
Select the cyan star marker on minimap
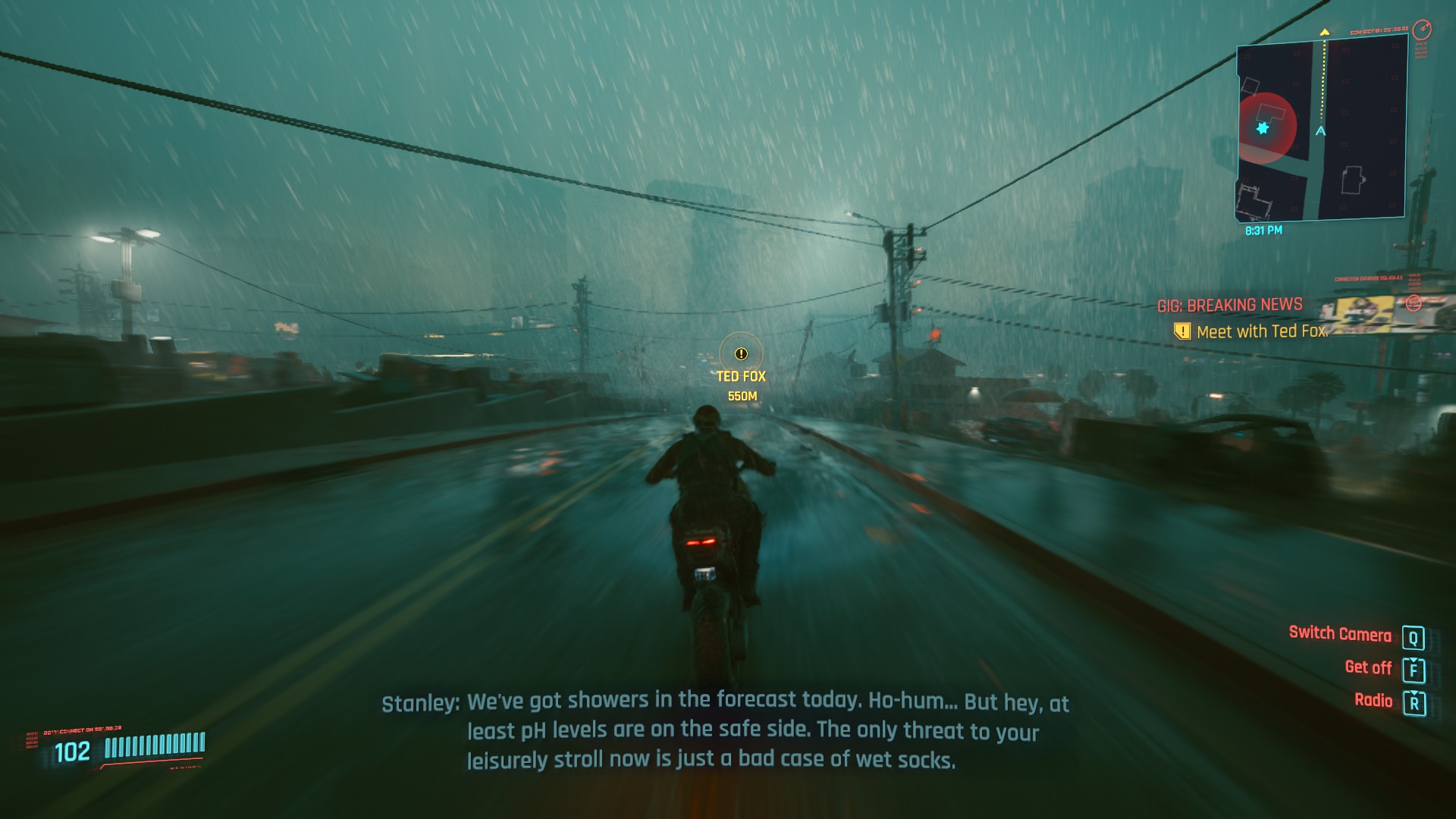[1263, 128]
